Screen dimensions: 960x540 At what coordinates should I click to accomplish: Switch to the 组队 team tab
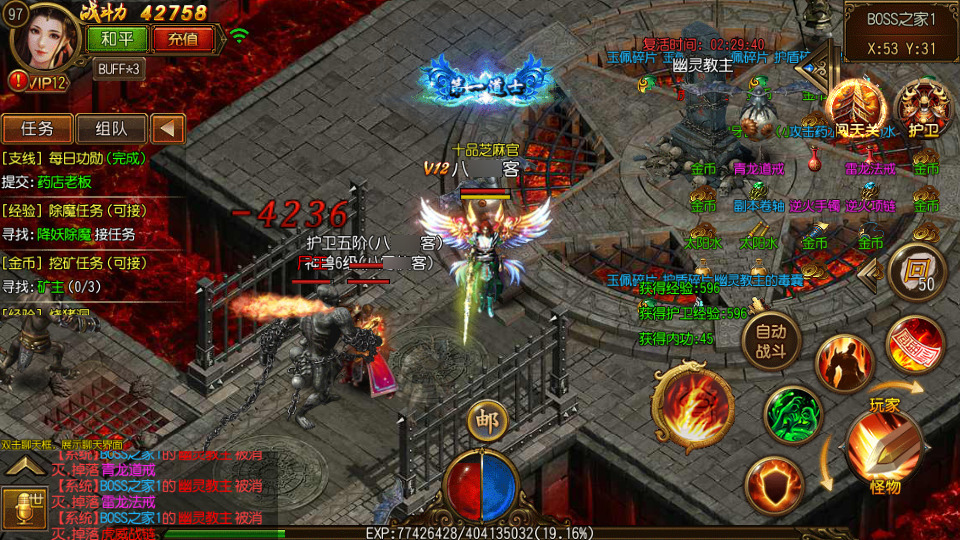(x=111, y=128)
